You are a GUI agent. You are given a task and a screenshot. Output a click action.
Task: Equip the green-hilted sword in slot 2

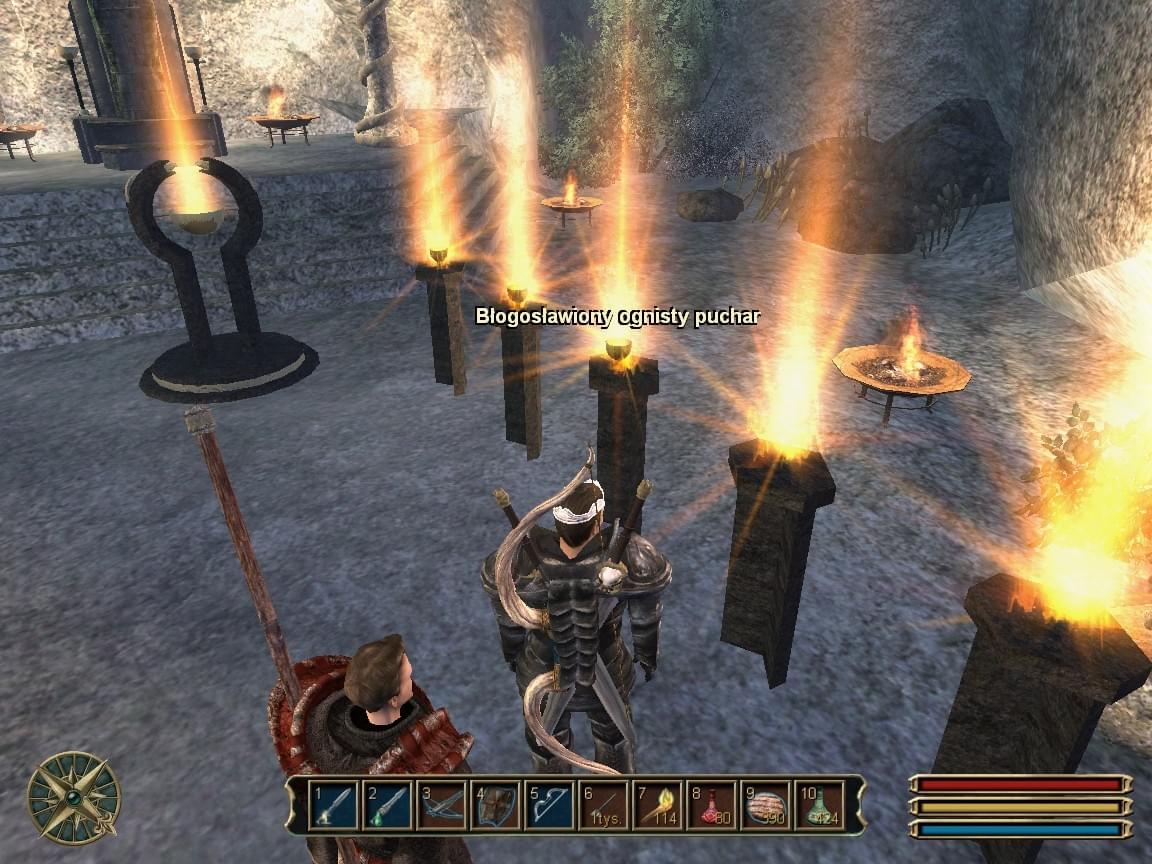coord(388,805)
